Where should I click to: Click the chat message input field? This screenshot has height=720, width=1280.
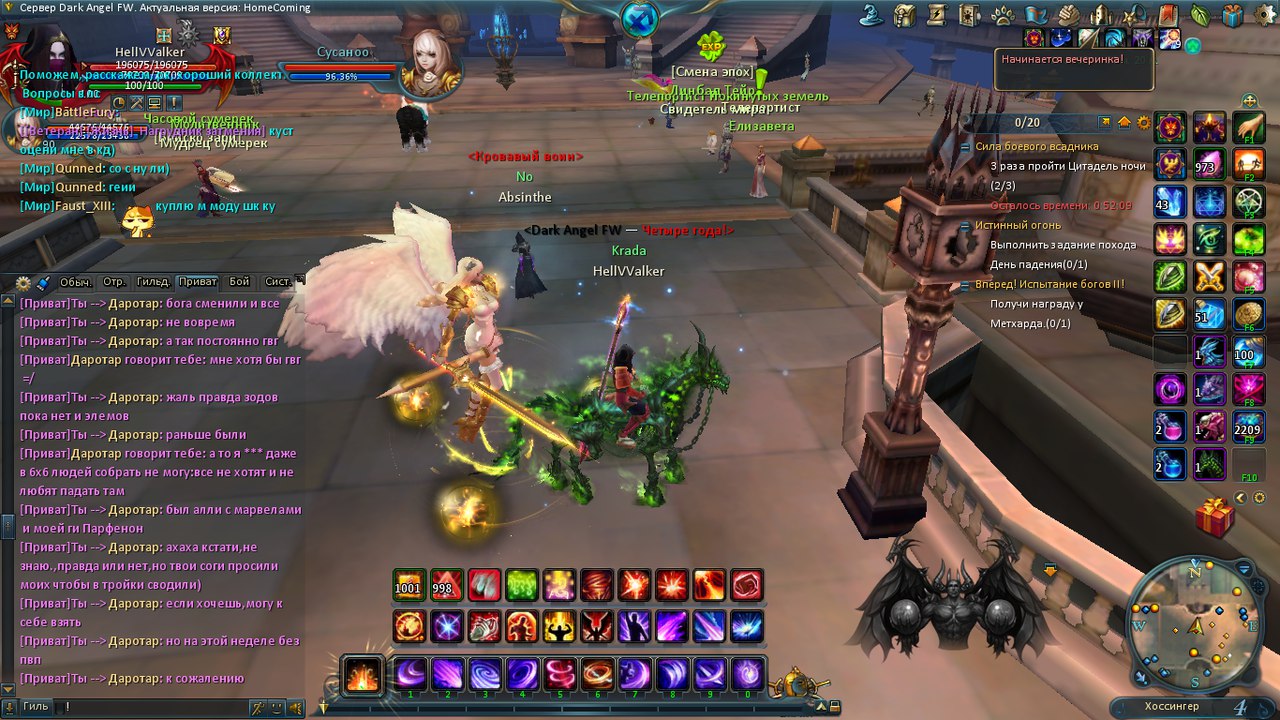(x=150, y=707)
